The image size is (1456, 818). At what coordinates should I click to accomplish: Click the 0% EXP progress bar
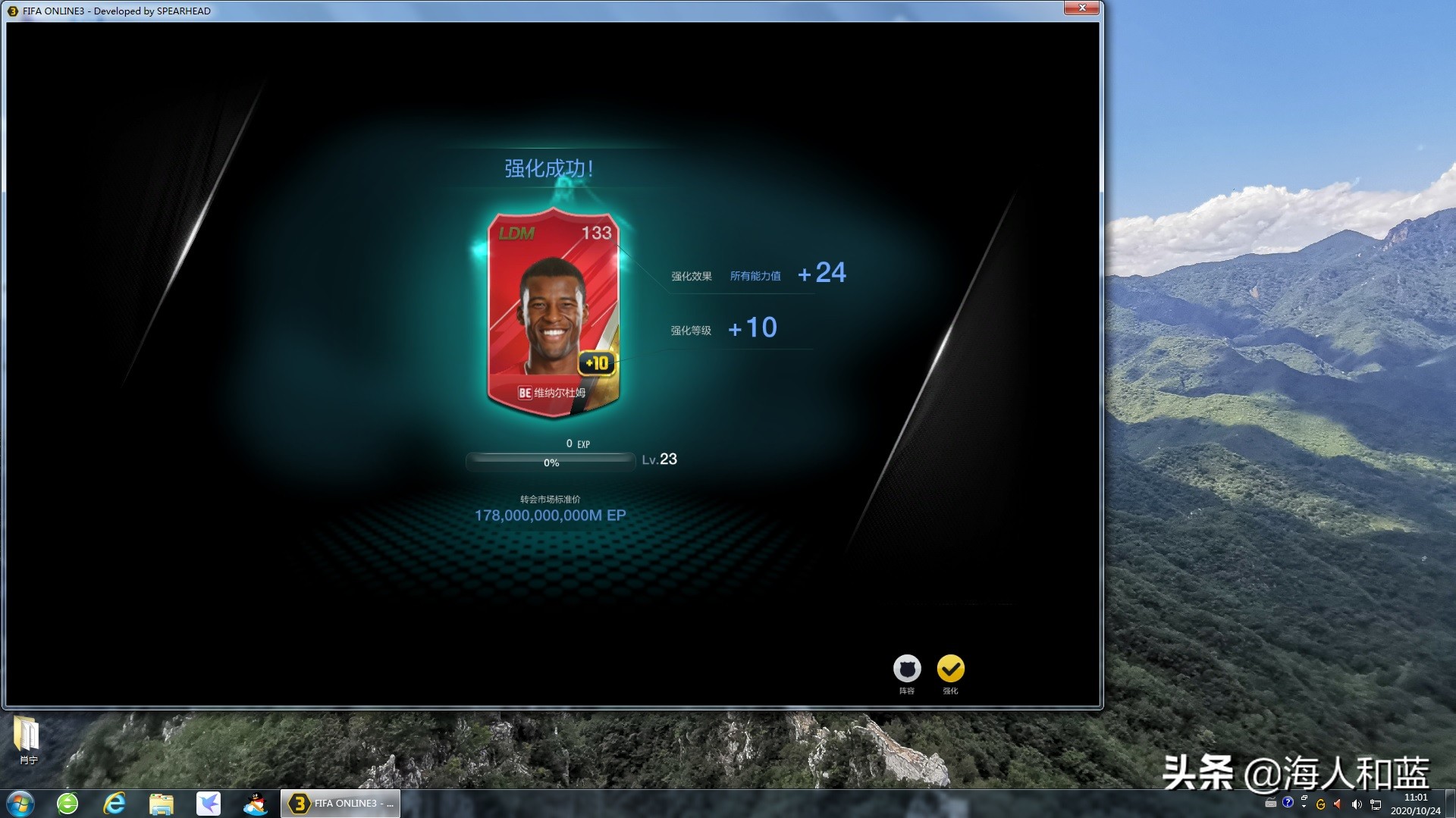(x=551, y=460)
